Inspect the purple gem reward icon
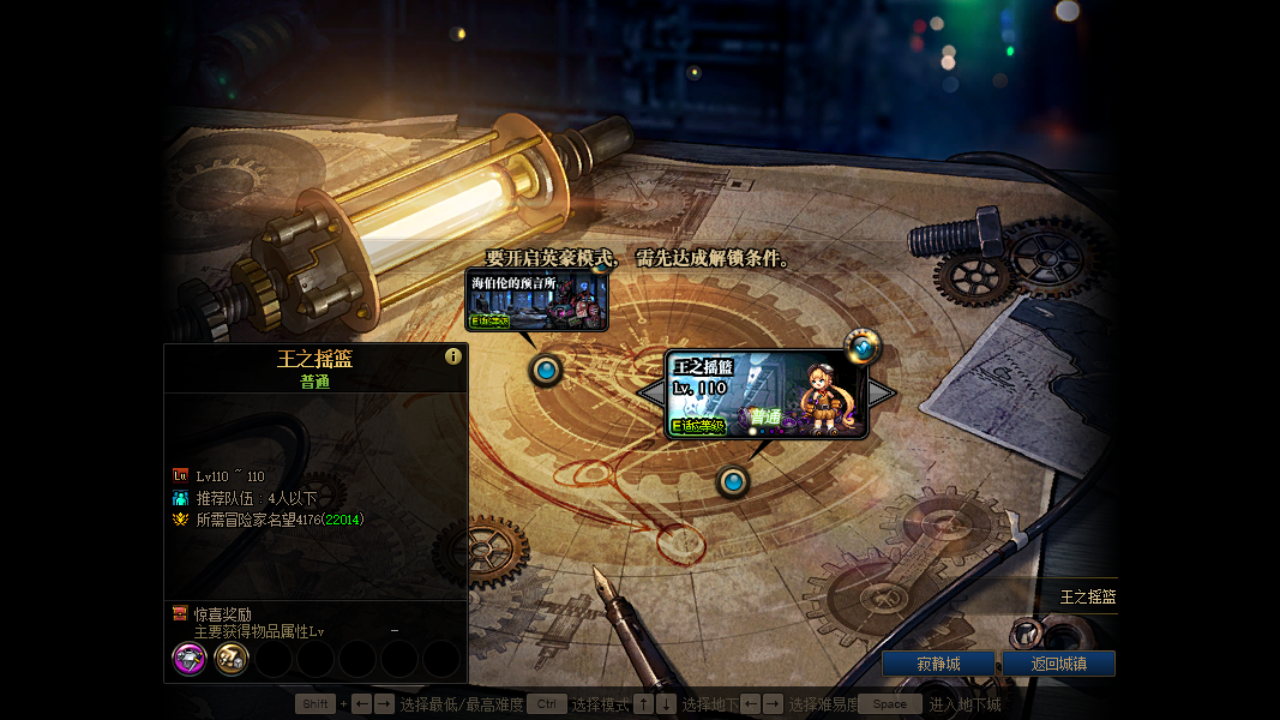 [190, 659]
